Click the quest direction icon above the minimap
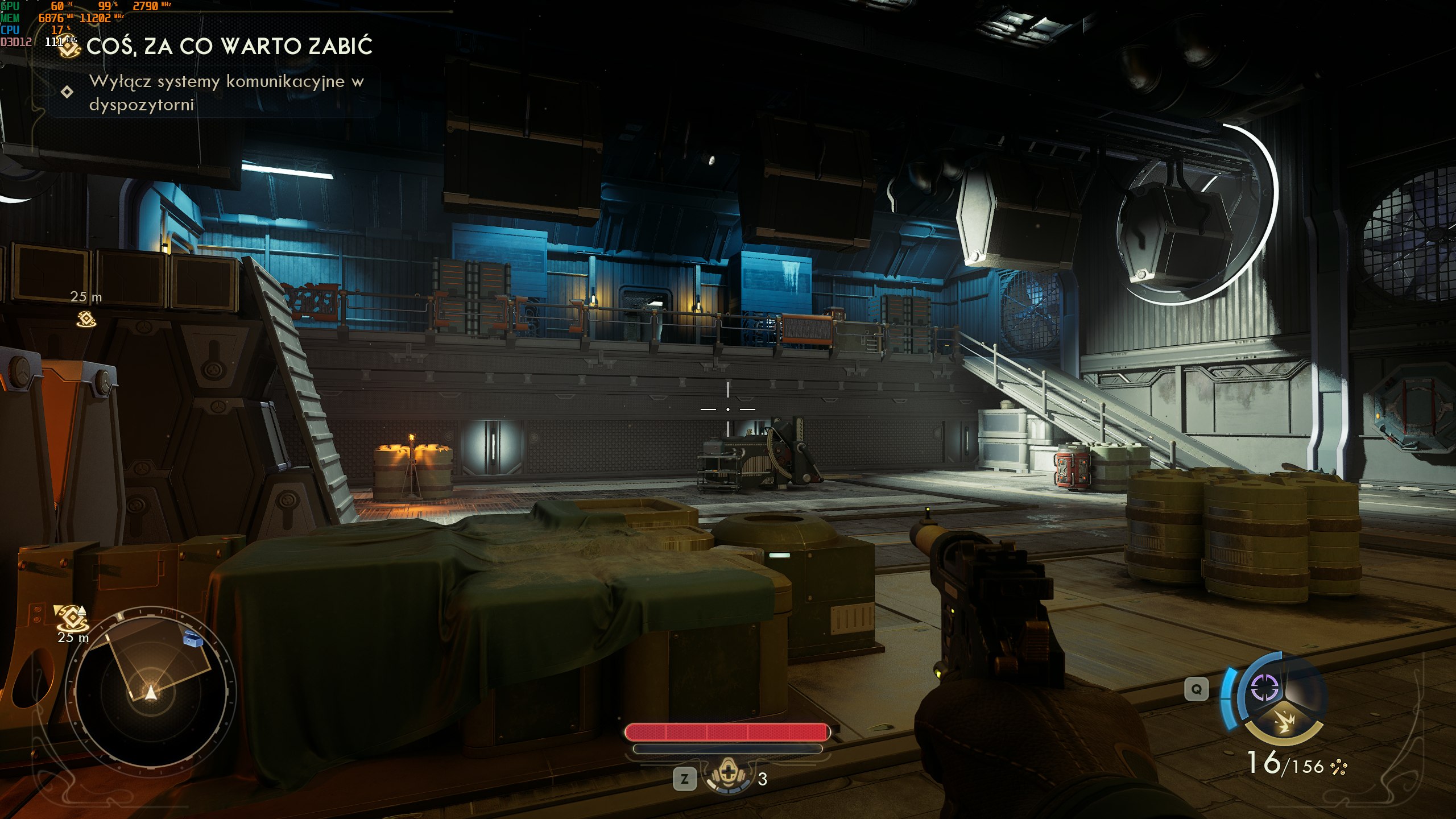 click(72, 617)
